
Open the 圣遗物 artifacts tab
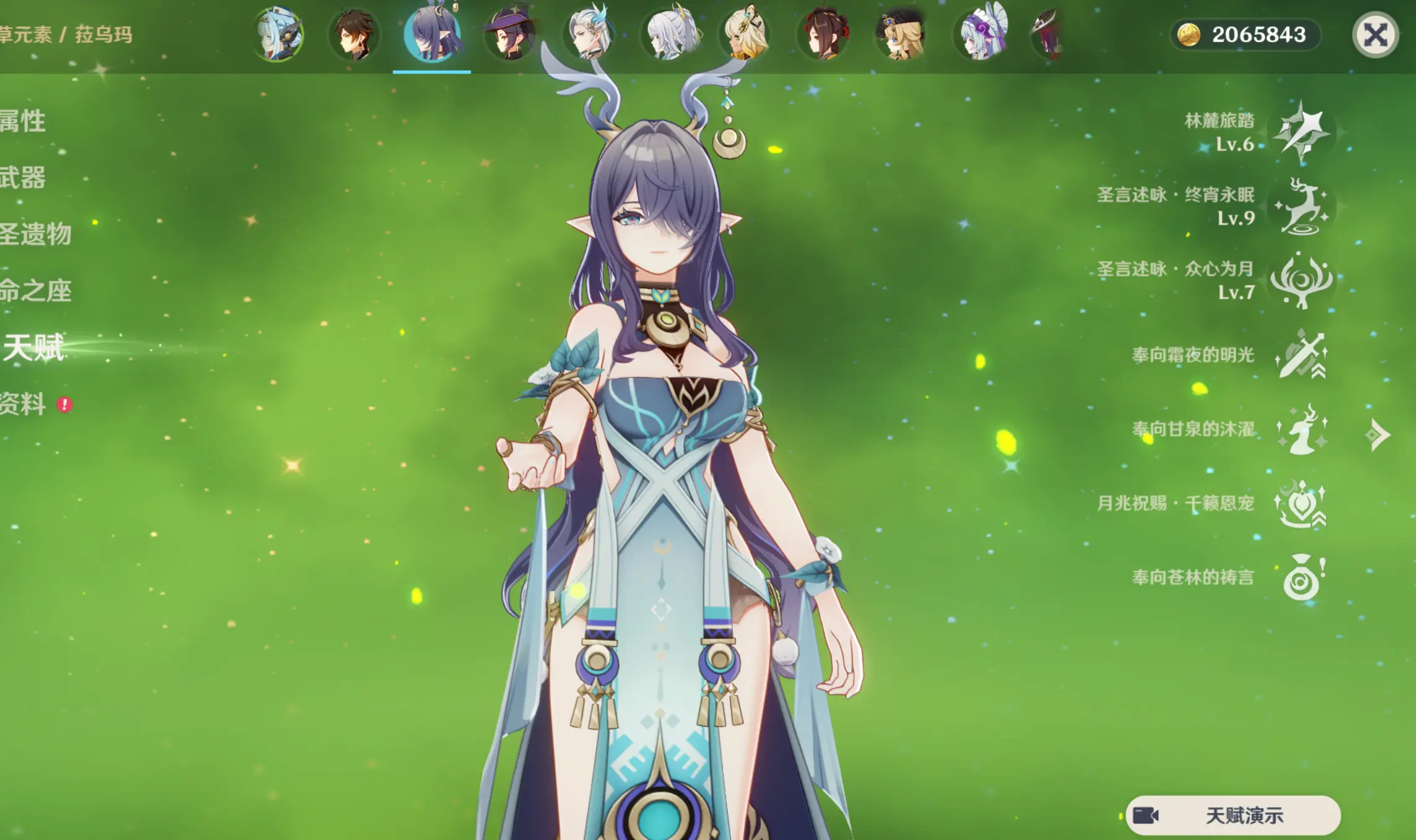[35, 234]
